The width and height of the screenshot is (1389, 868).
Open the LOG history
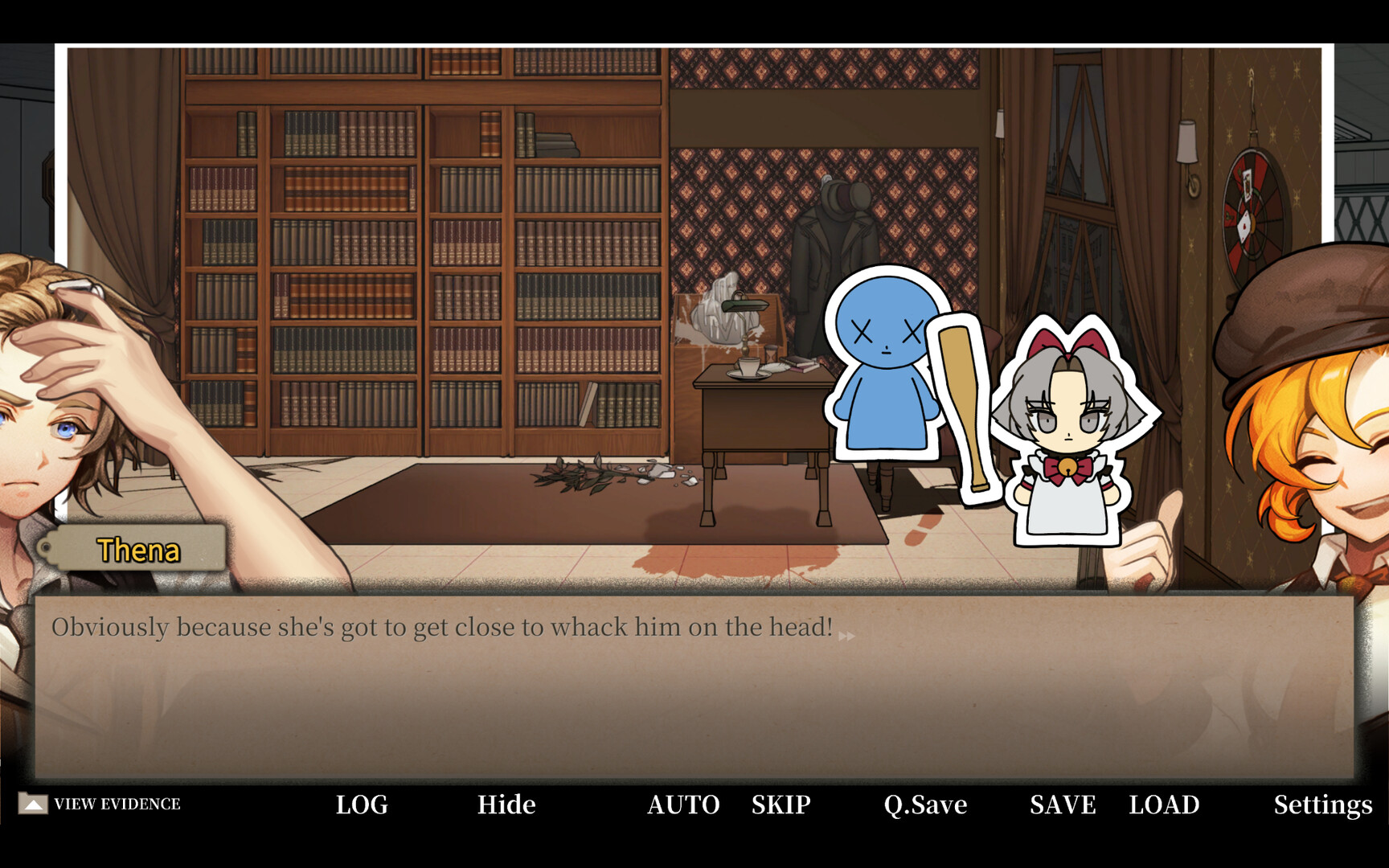pos(361,804)
